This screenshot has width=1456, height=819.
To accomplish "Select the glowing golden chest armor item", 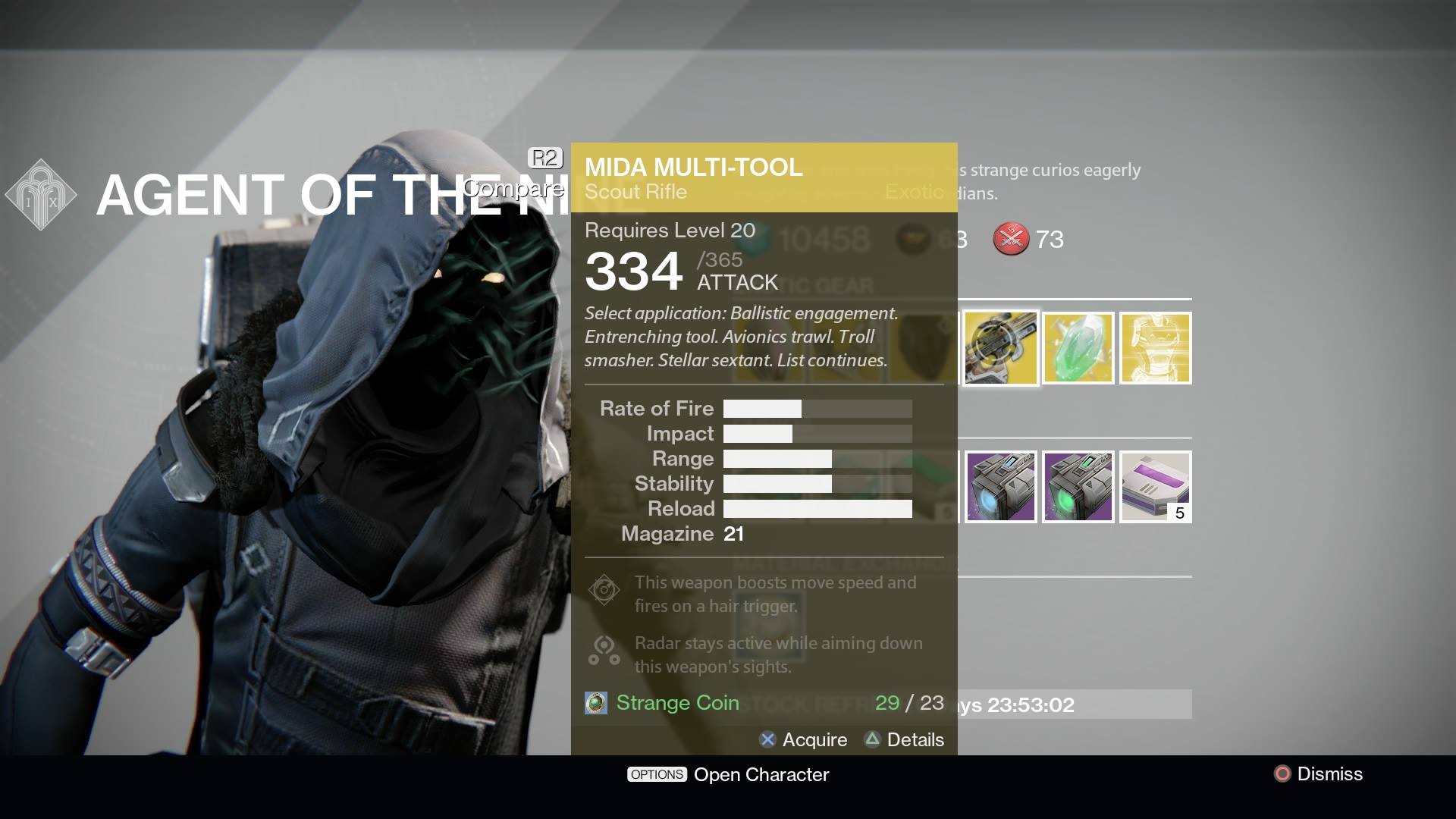I will [x=1155, y=348].
